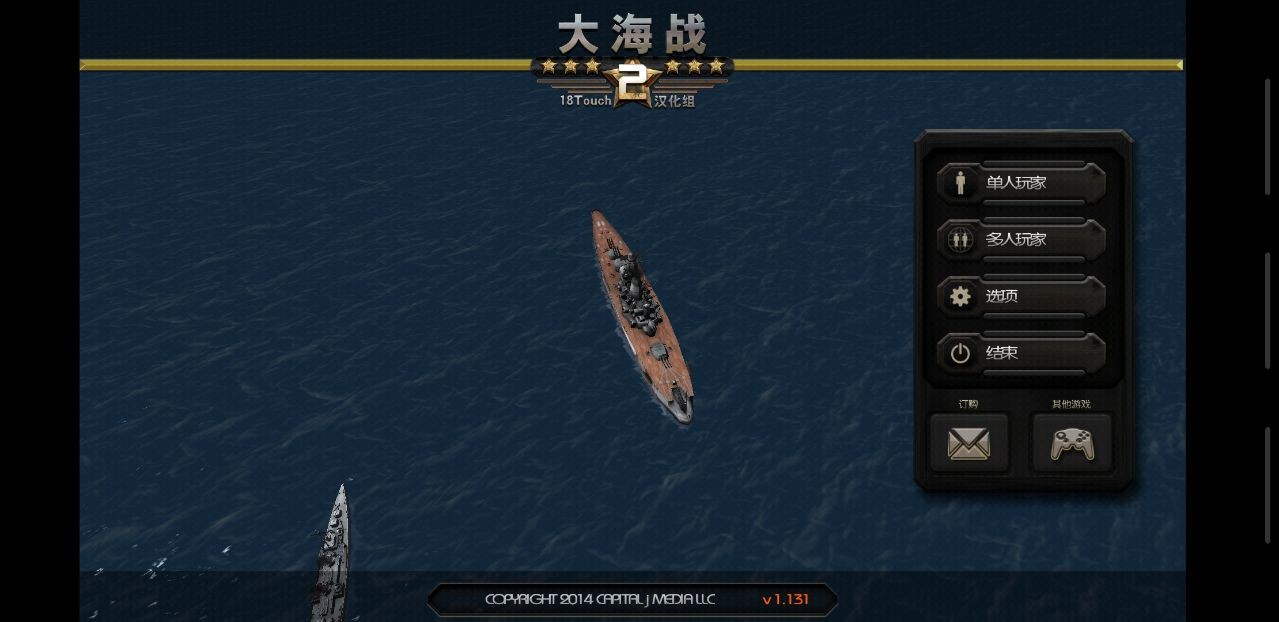
Task: Click the envelope subscribe (订购) icon
Action: pyautogui.click(x=968, y=443)
